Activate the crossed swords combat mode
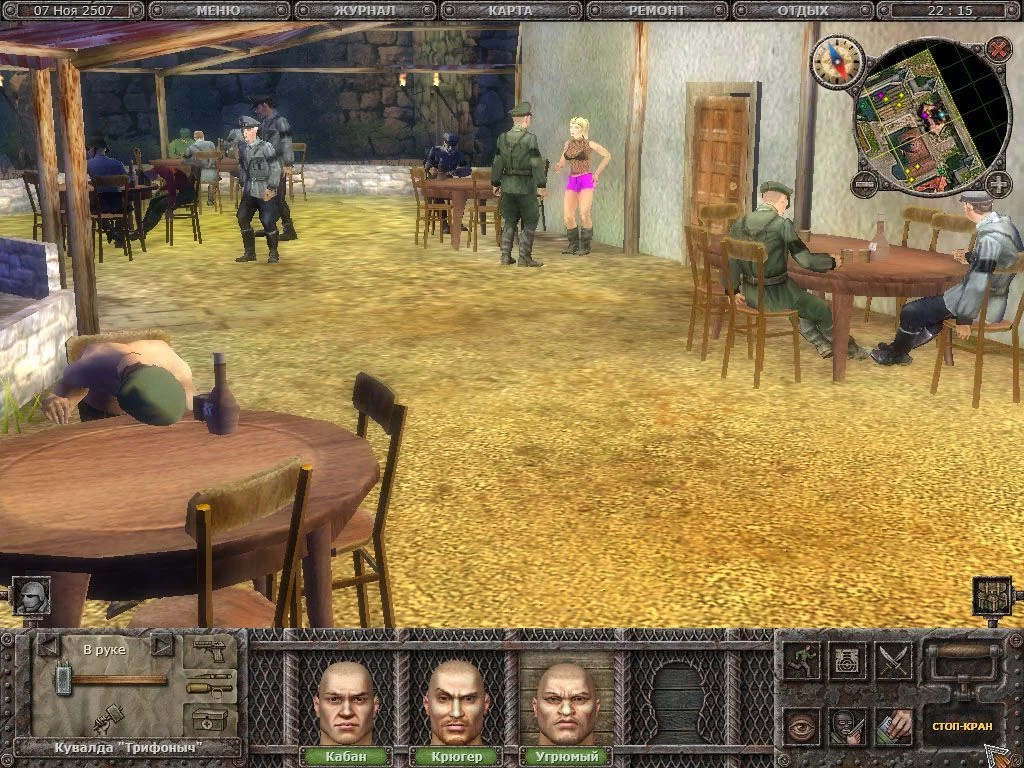The height and width of the screenshot is (768, 1024). click(895, 660)
